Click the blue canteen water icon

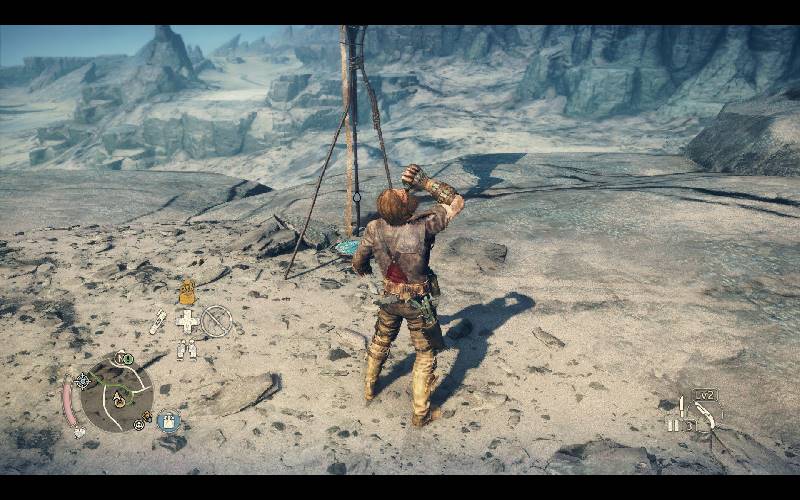(x=168, y=421)
